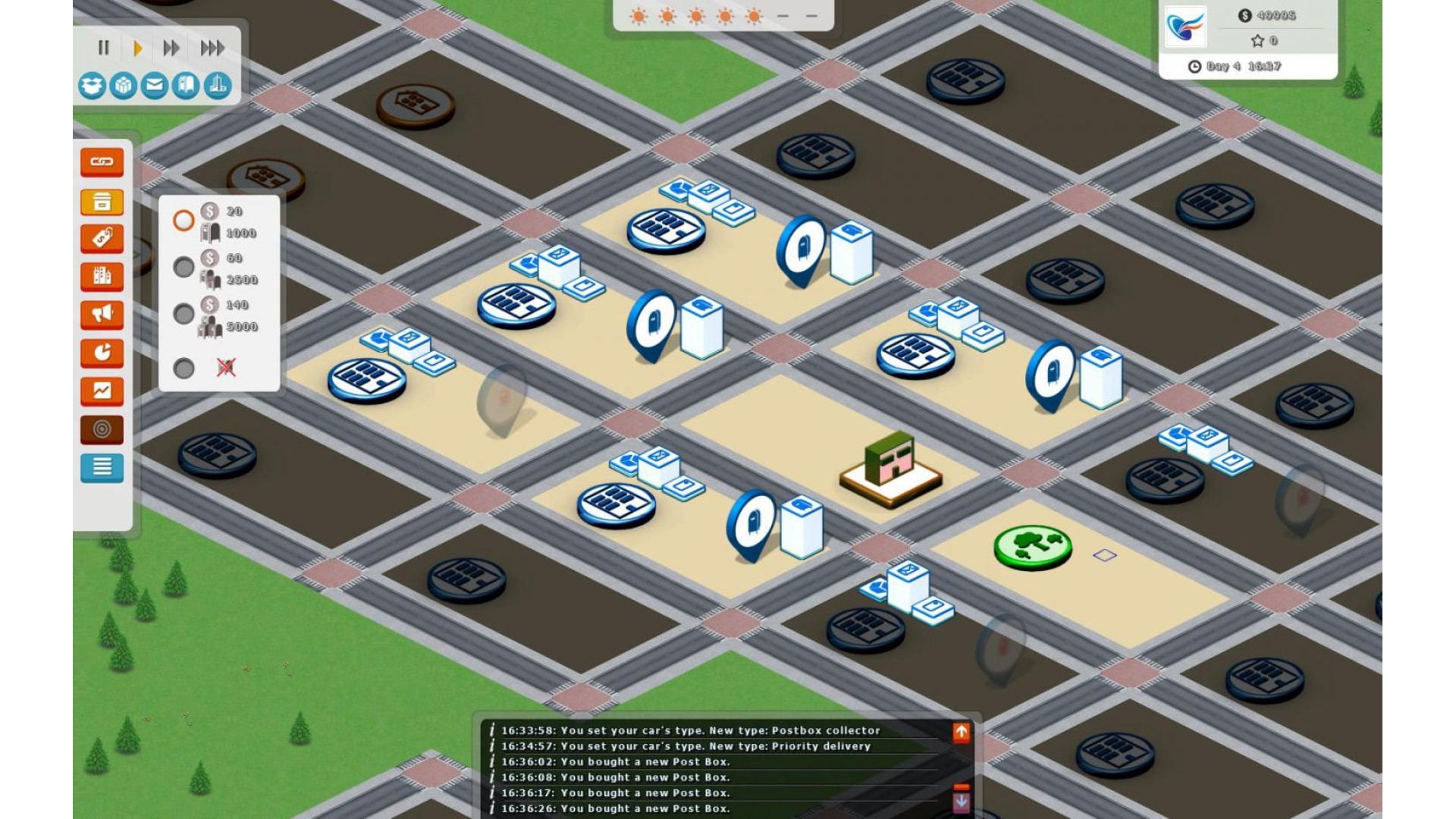The width and height of the screenshot is (1456, 819).
Task: Select the envelope mail round icon
Action: [154, 86]
